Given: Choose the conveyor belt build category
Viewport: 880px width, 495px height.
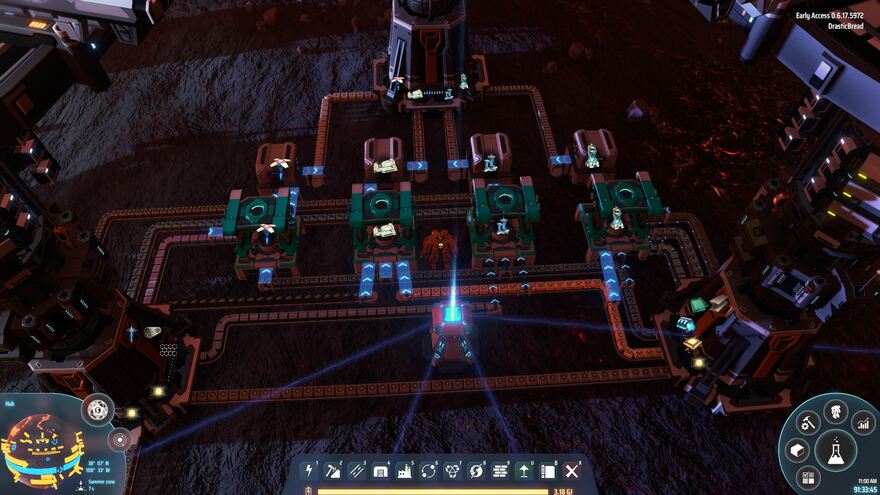Looking at the screenshot, I should [x=357, y=470].
